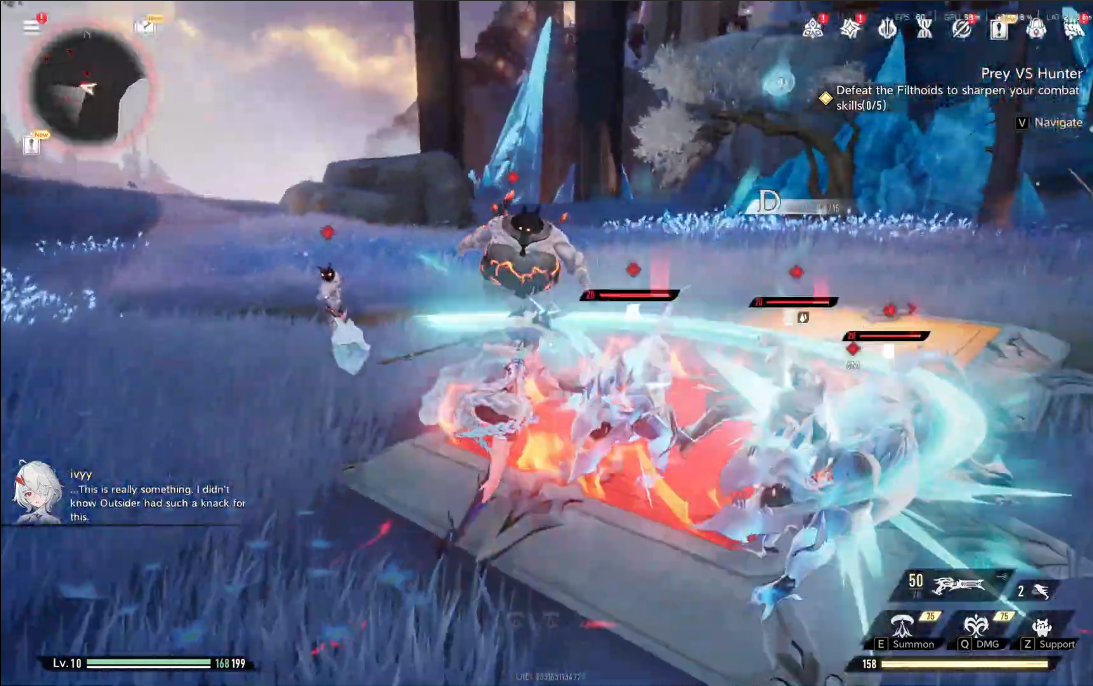Image resolution: width=1093 pixels, height=686 pixels.
Task: Open the triple-diamond icon in the top bar
Action: pyautogui.click(x=813, y=29)
